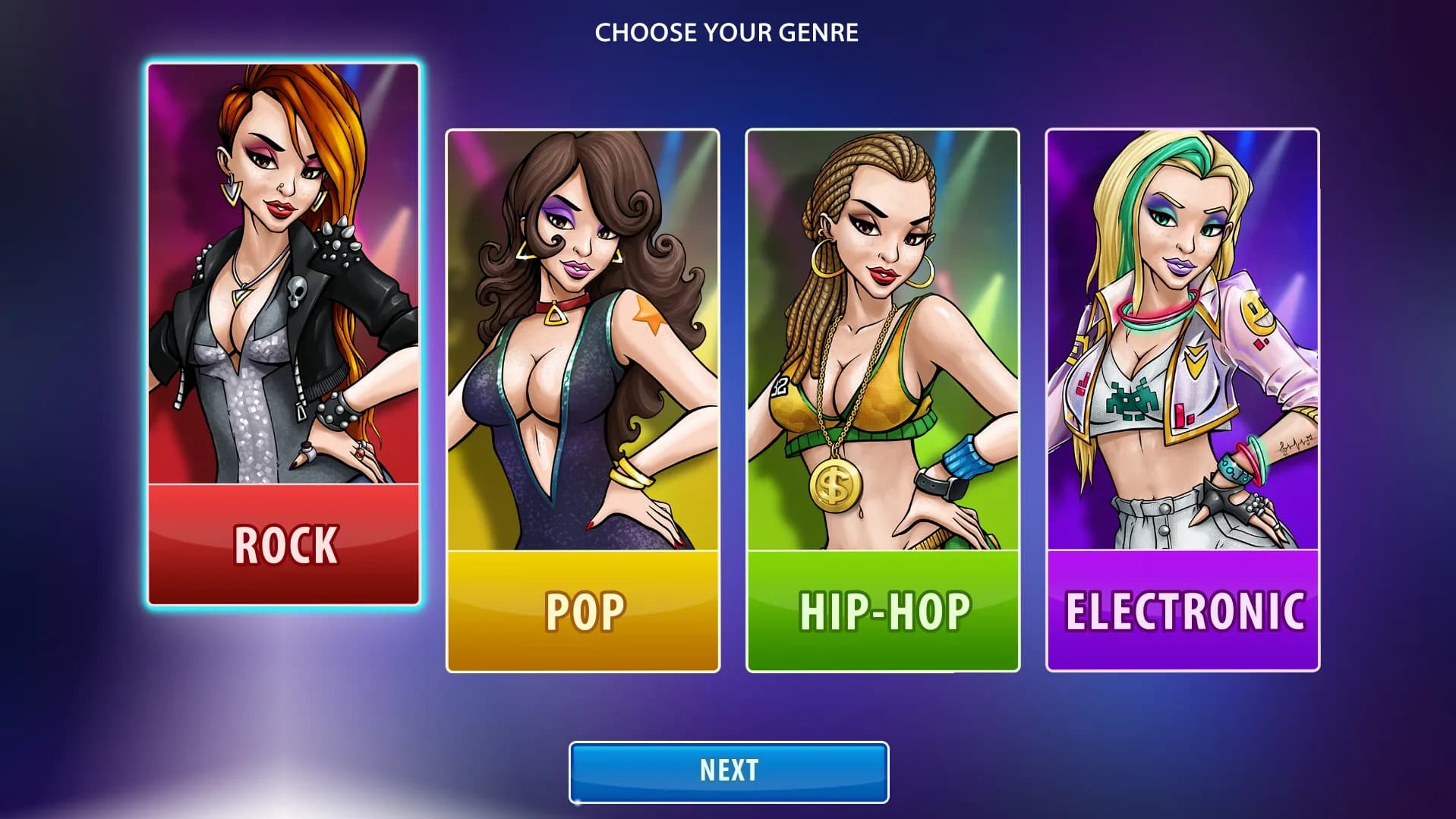The image size is (1456, 819).
Task: Choose the Pop genre card
Action: point(582,400)
